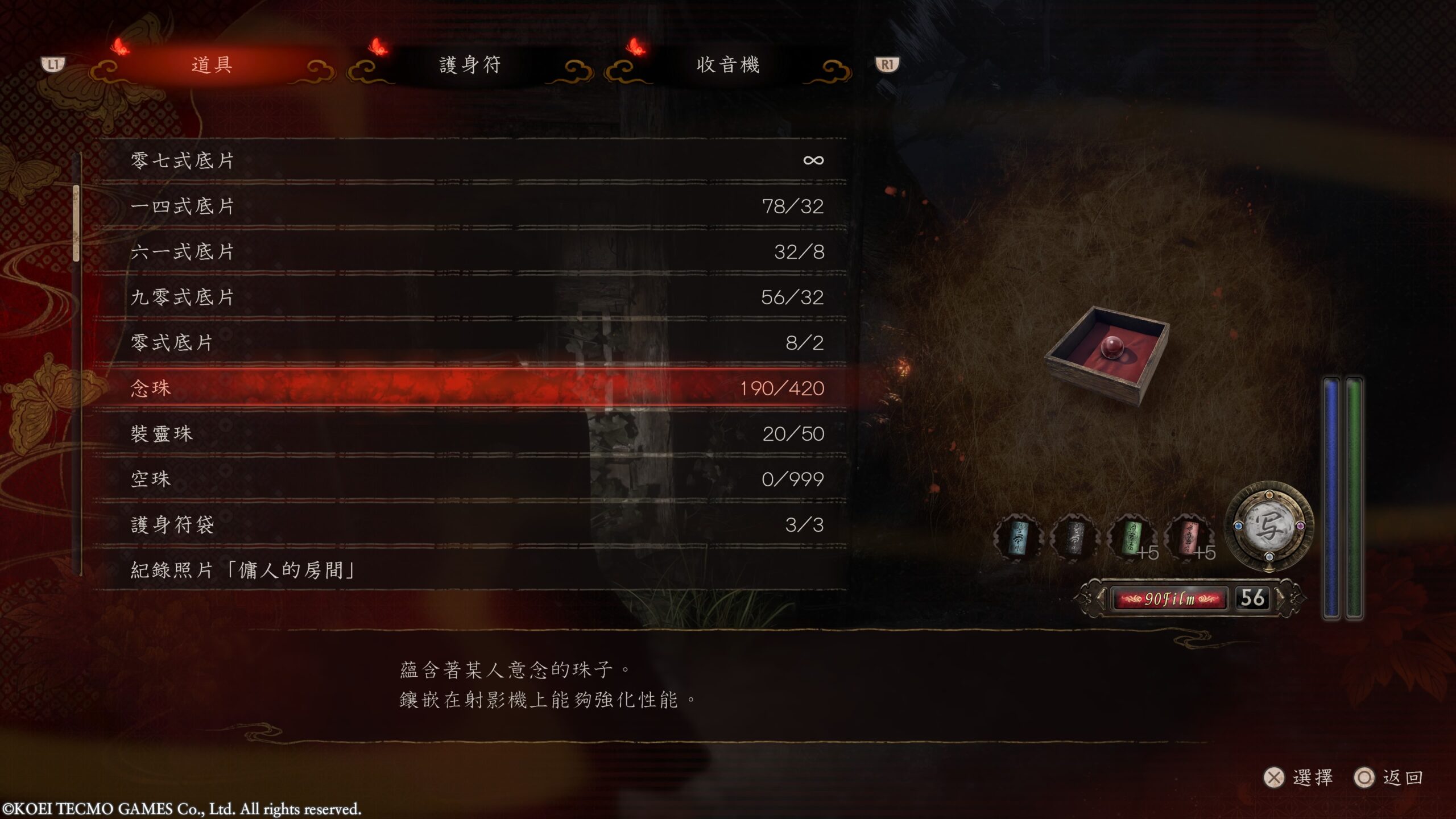The image size is (1456, 819).
Task: Select the red charm slot with +5
Action: (x=1188, y=537)
